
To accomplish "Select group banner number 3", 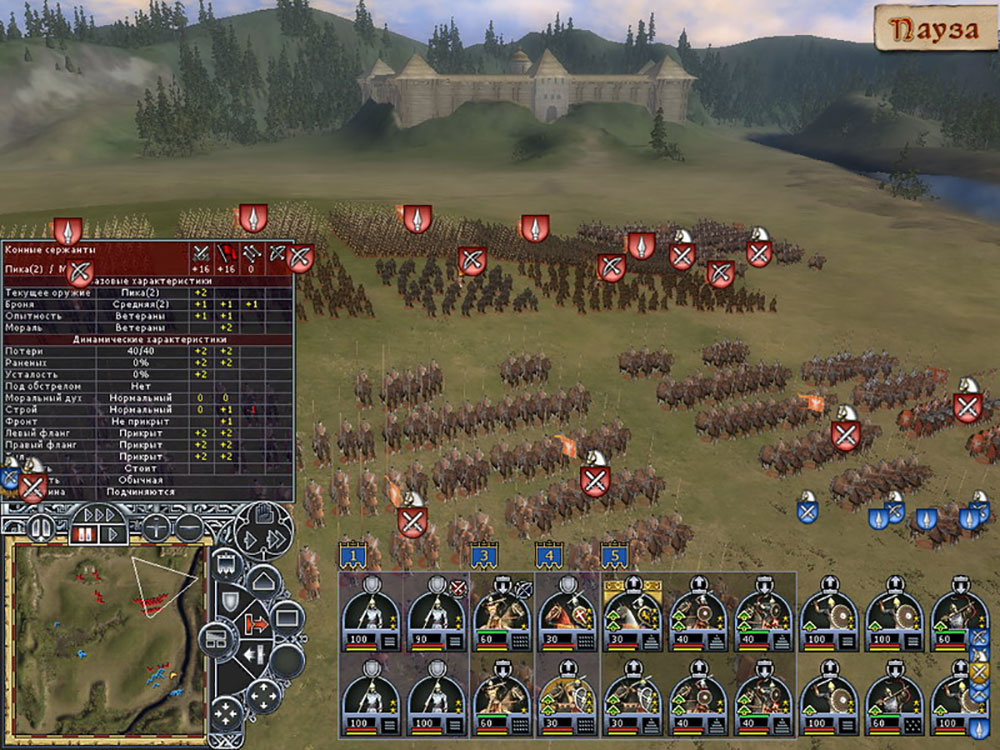I will (x=484, y=554).
